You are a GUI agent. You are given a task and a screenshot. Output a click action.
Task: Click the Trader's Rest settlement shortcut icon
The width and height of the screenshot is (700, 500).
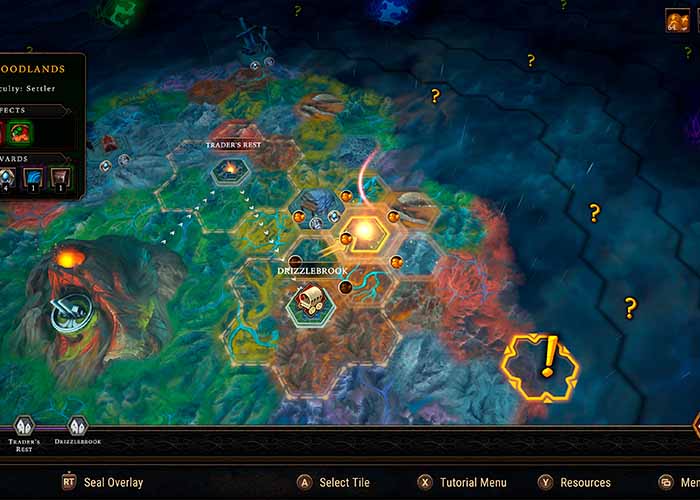24,426
